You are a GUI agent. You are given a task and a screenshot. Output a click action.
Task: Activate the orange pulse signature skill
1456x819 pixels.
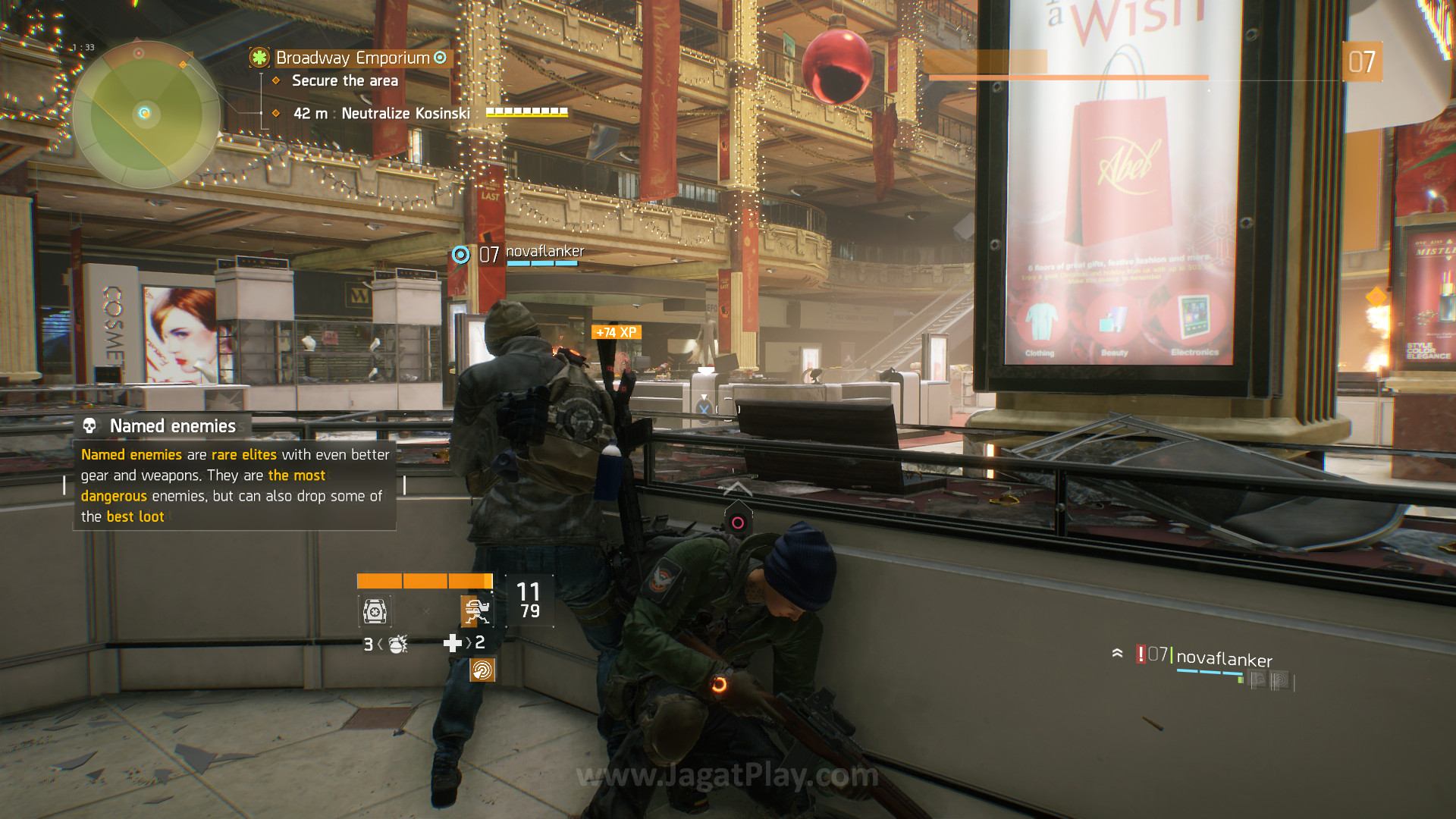coord(482,670)
